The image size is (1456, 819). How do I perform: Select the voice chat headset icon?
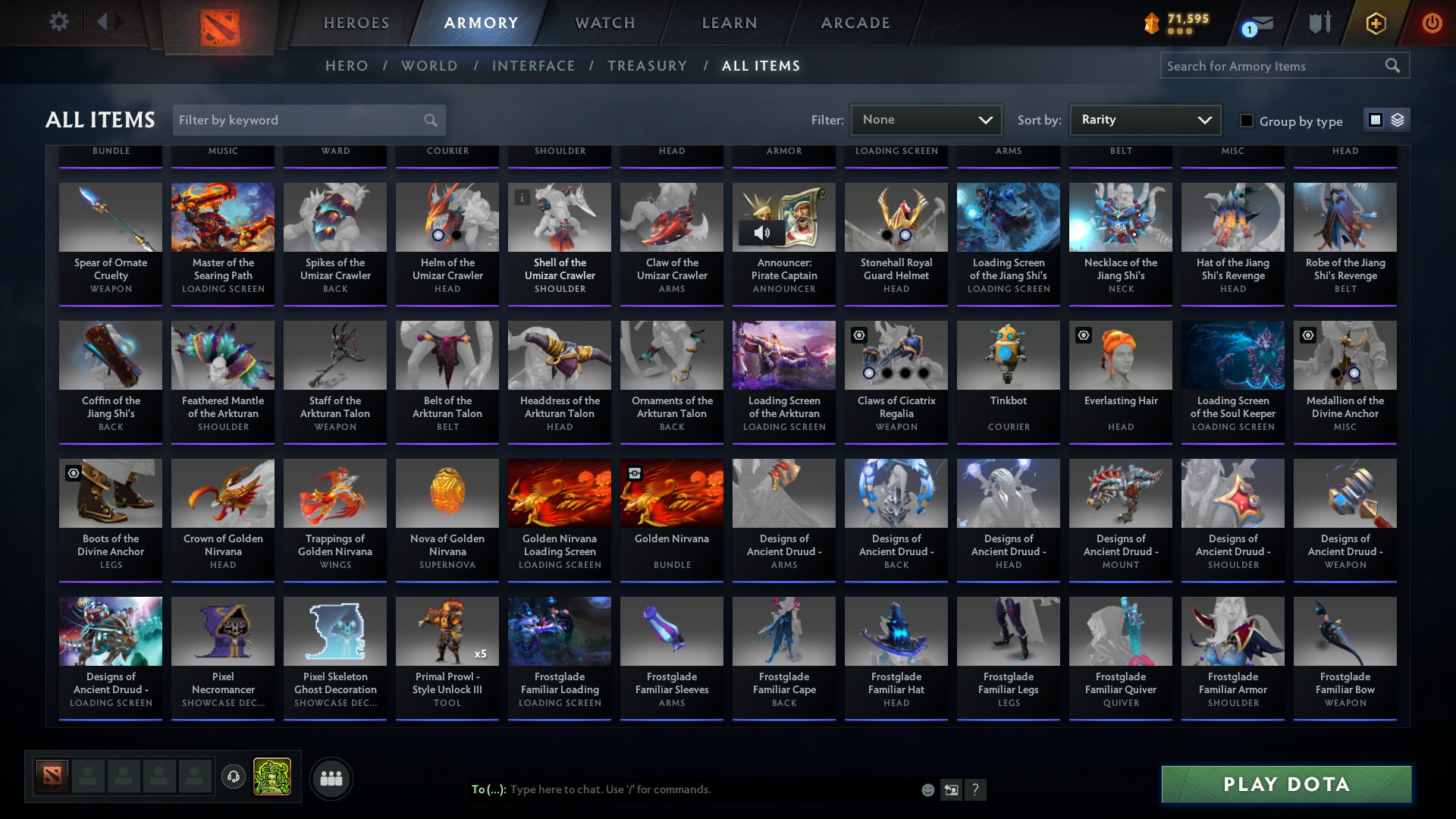click(x=233, y=778)
